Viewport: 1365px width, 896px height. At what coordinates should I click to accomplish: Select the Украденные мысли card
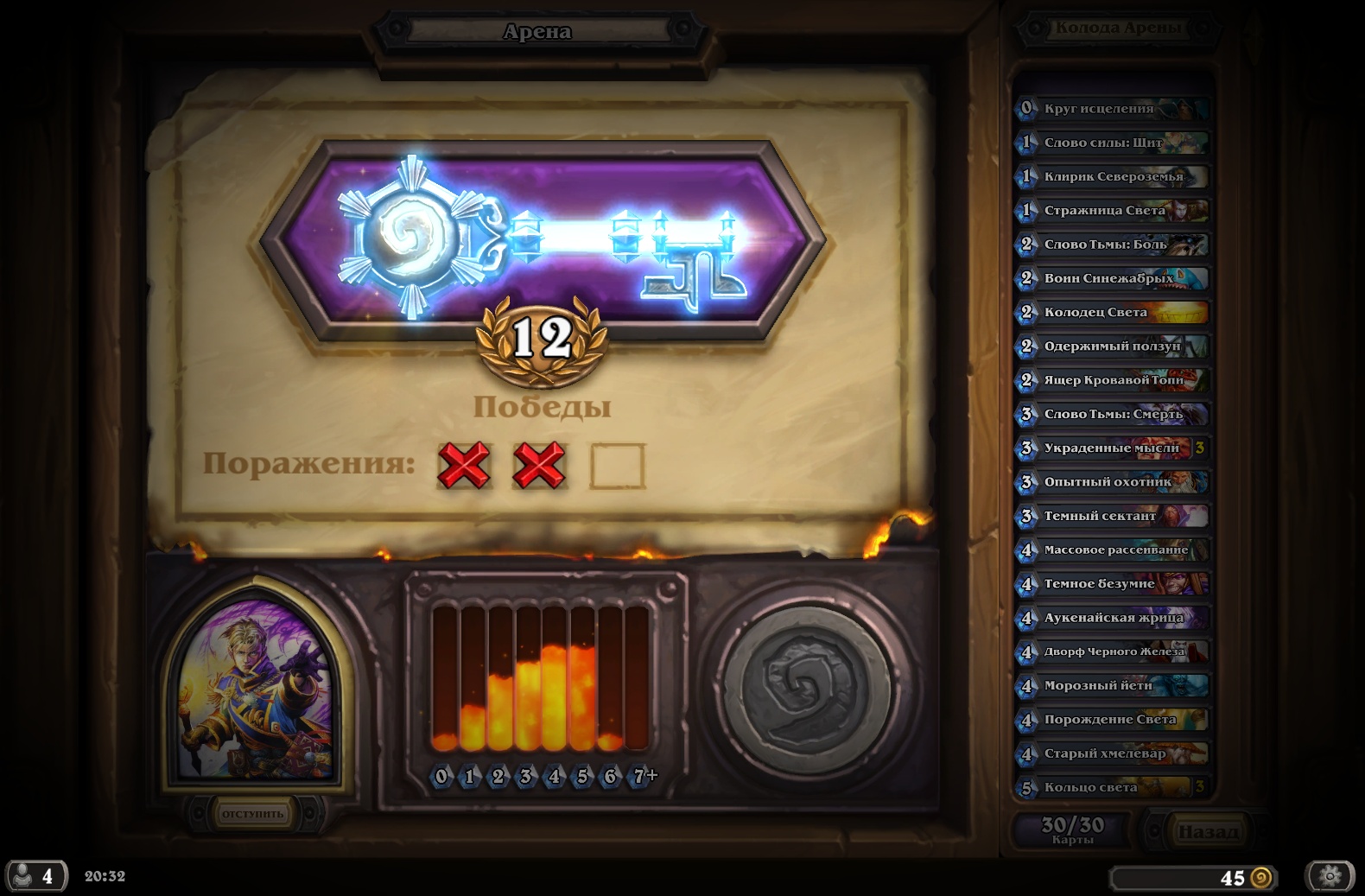[x=1112, y=448]
